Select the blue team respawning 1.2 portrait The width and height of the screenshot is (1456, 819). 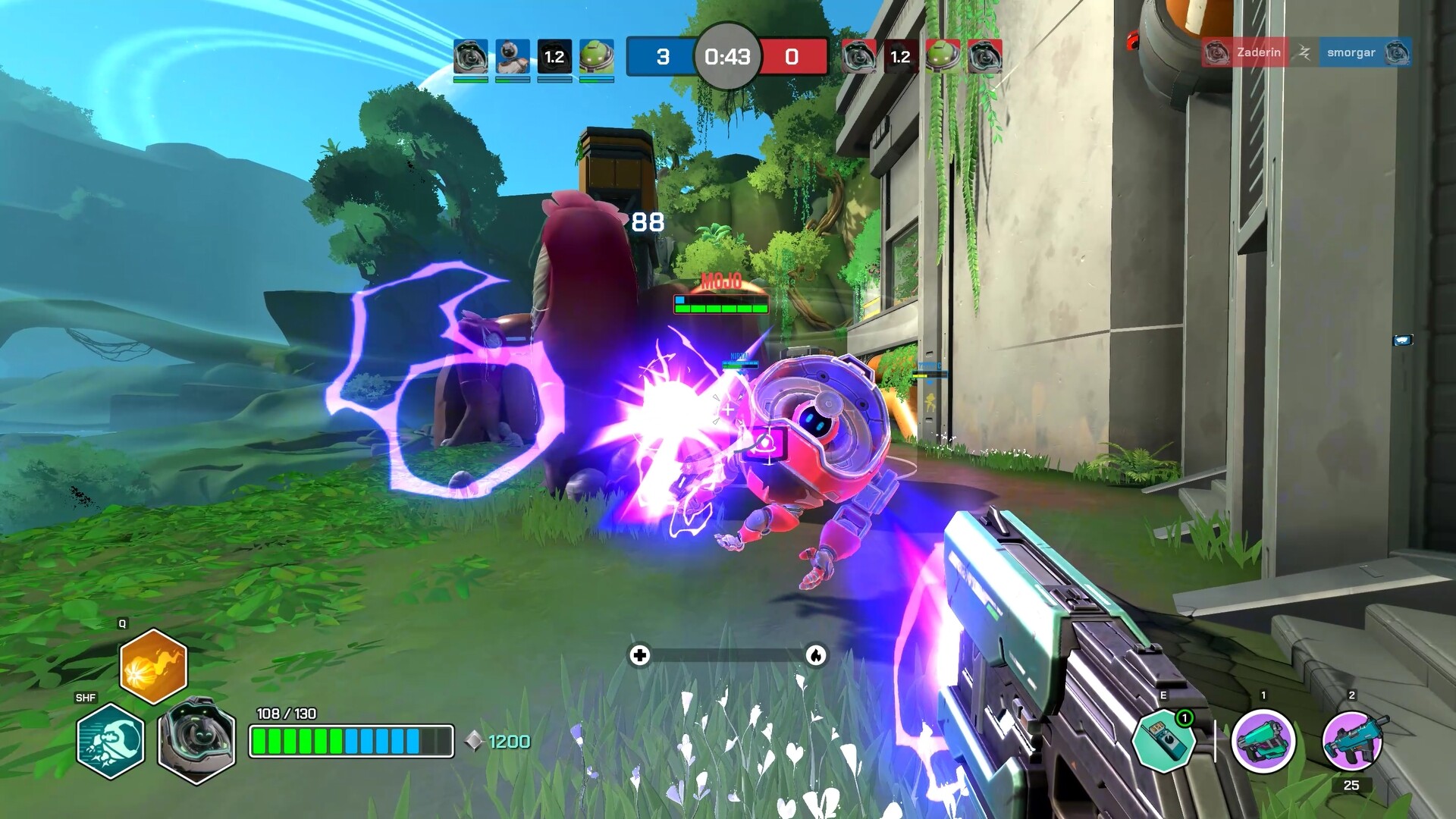coord(554,56)
